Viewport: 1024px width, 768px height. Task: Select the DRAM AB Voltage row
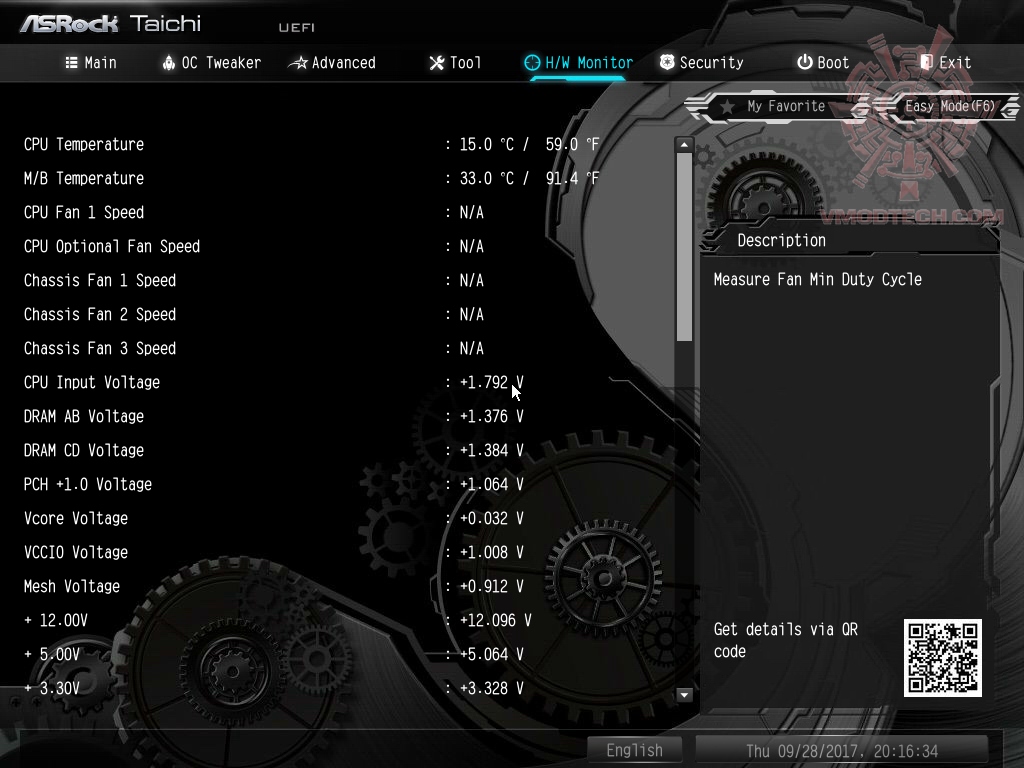[x=84, y=416]
